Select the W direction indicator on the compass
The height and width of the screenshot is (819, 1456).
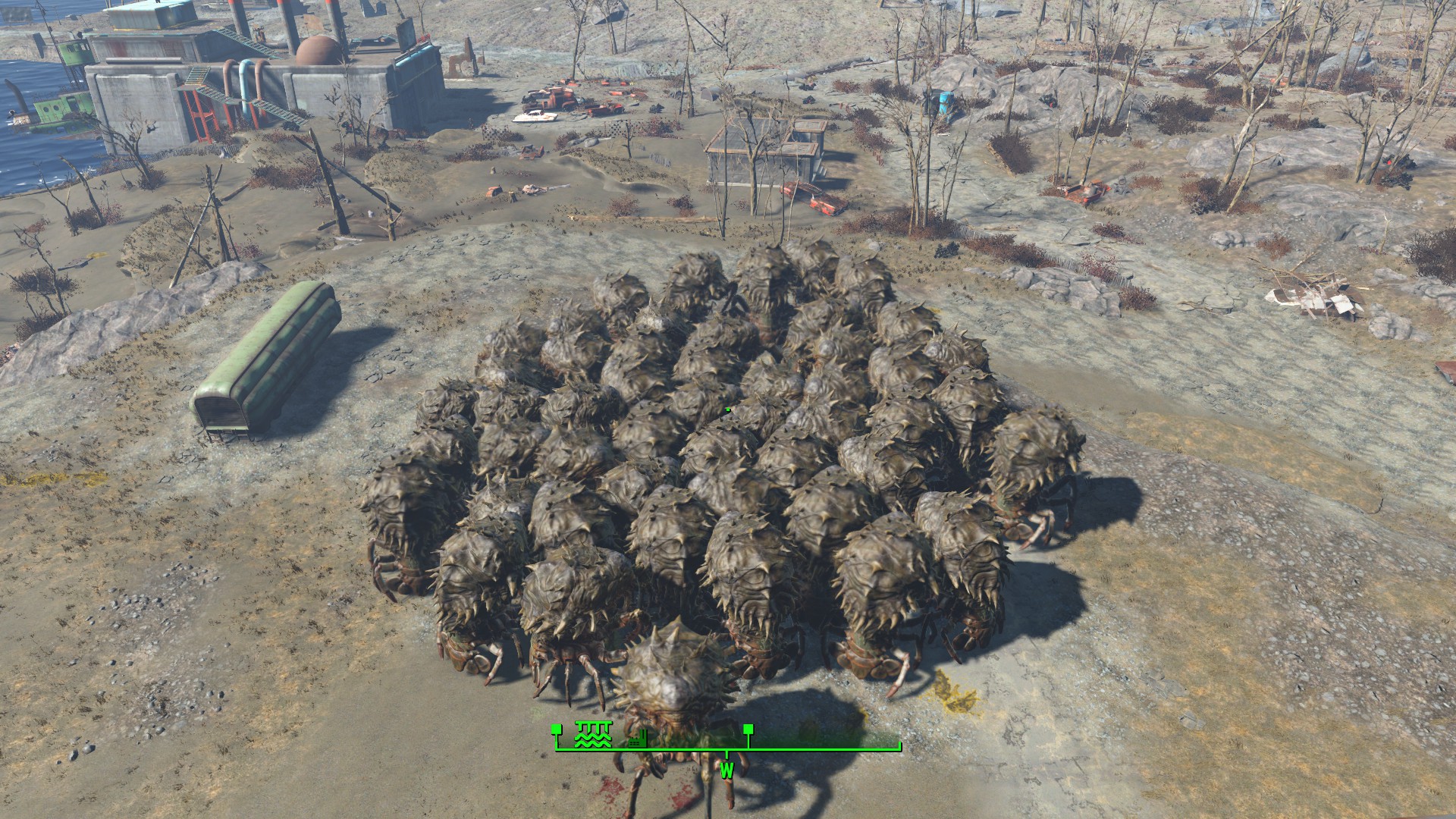tap(726, 773)
